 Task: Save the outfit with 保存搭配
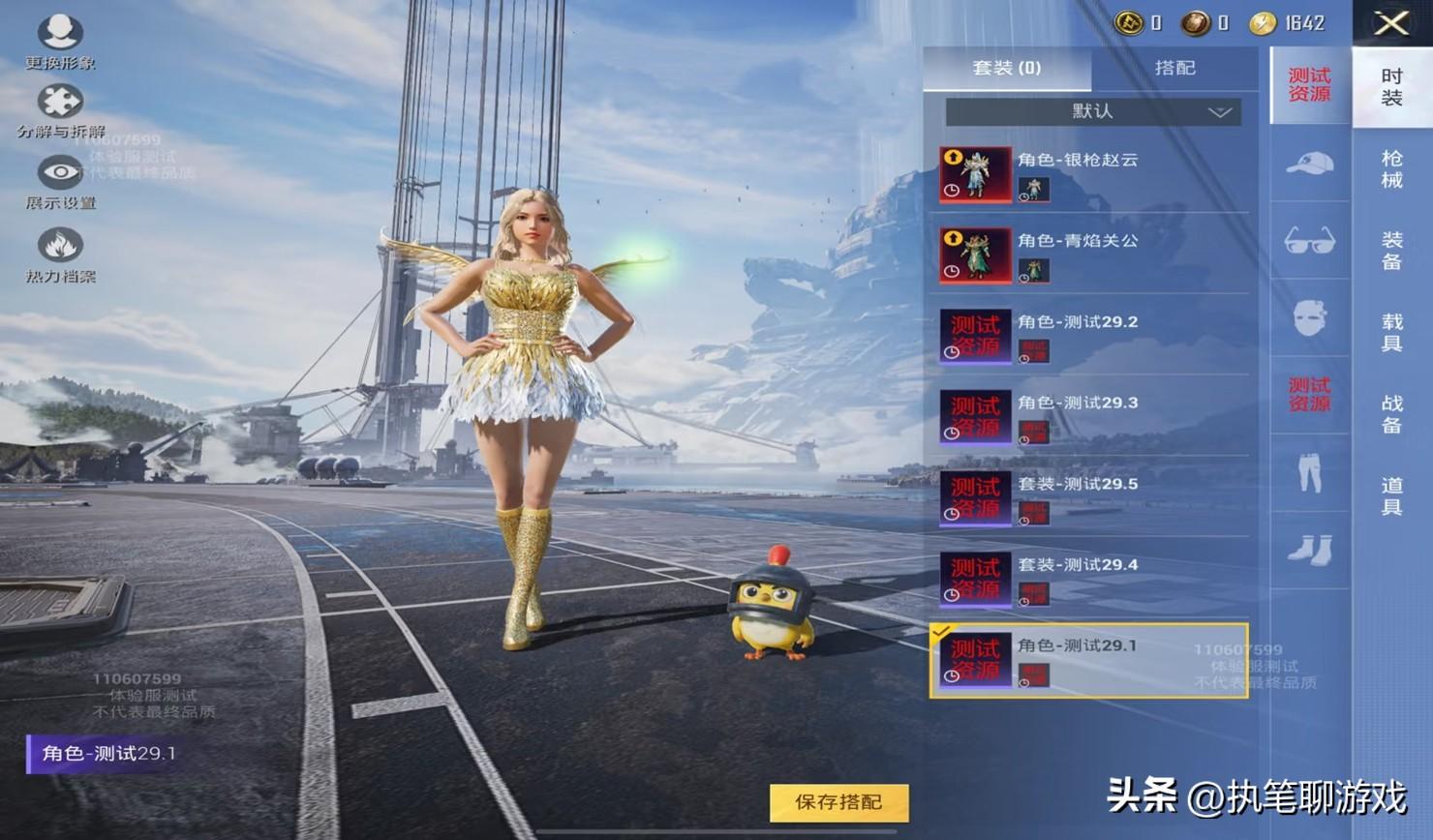point(838,802)
